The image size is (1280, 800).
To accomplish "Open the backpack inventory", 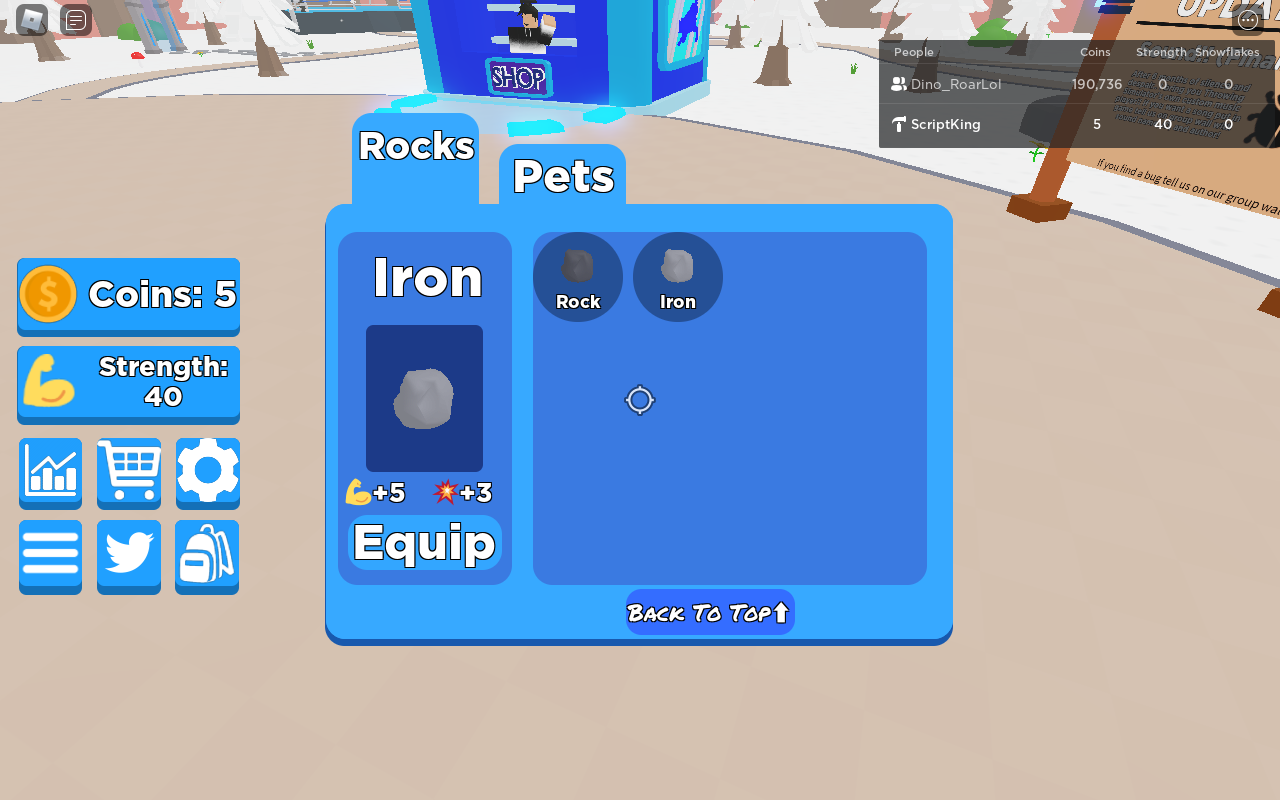I will 207,557.
